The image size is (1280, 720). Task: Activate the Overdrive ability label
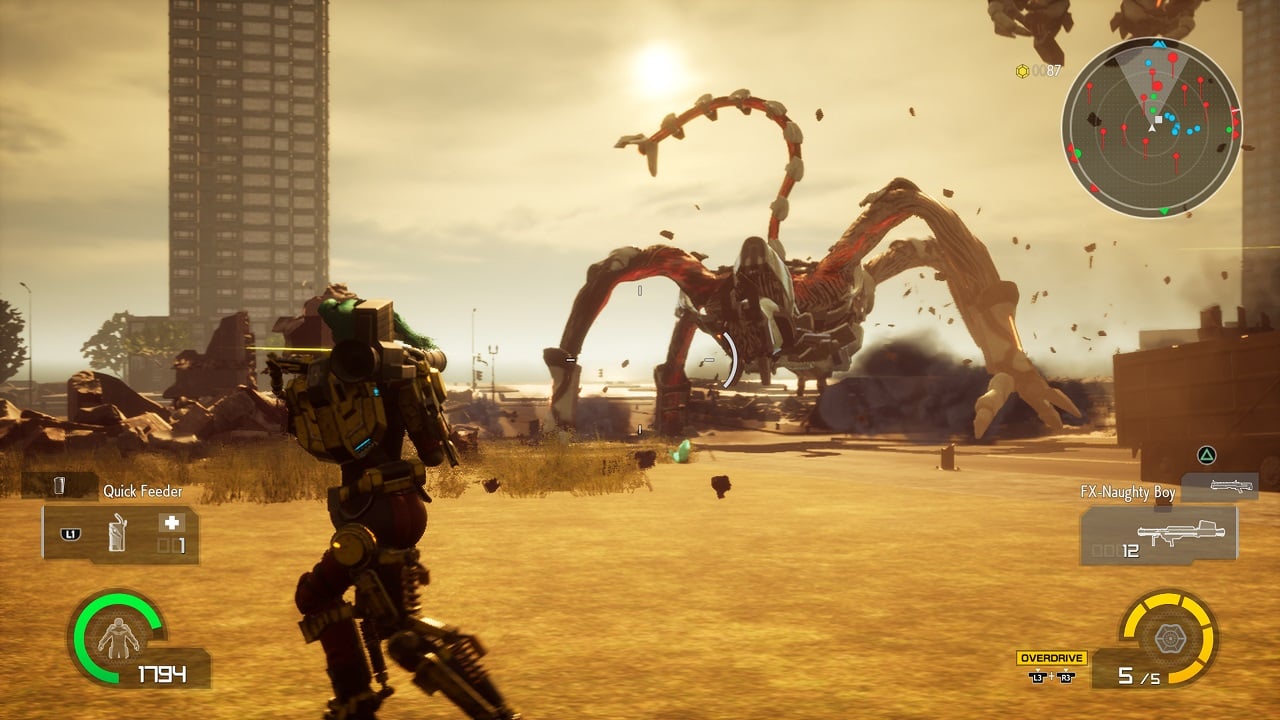(x=1051, y=658)
